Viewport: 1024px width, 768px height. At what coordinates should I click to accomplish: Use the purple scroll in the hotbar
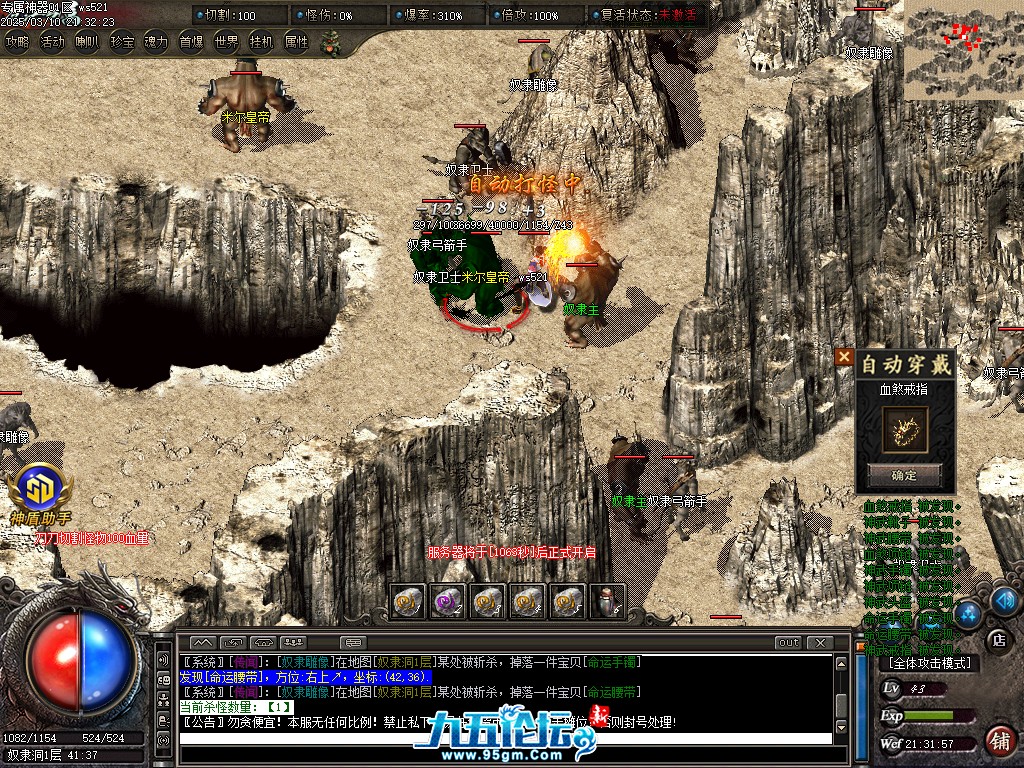446,601
